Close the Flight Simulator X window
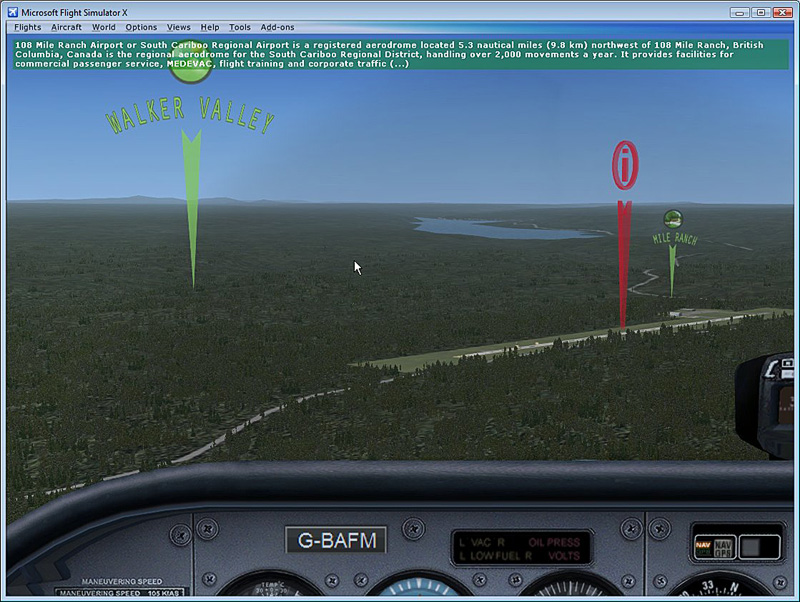The image size is (800, 602). pos(781,12)
